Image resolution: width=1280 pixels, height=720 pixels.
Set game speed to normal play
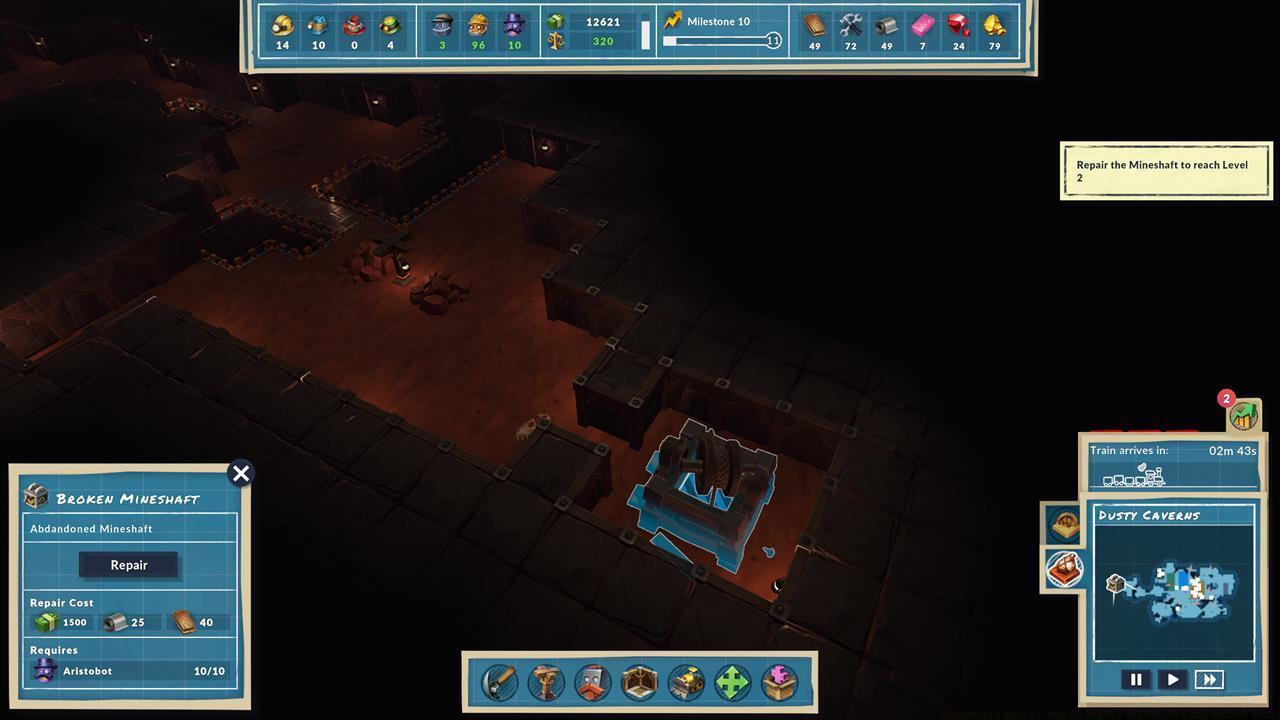[1172, 679]
